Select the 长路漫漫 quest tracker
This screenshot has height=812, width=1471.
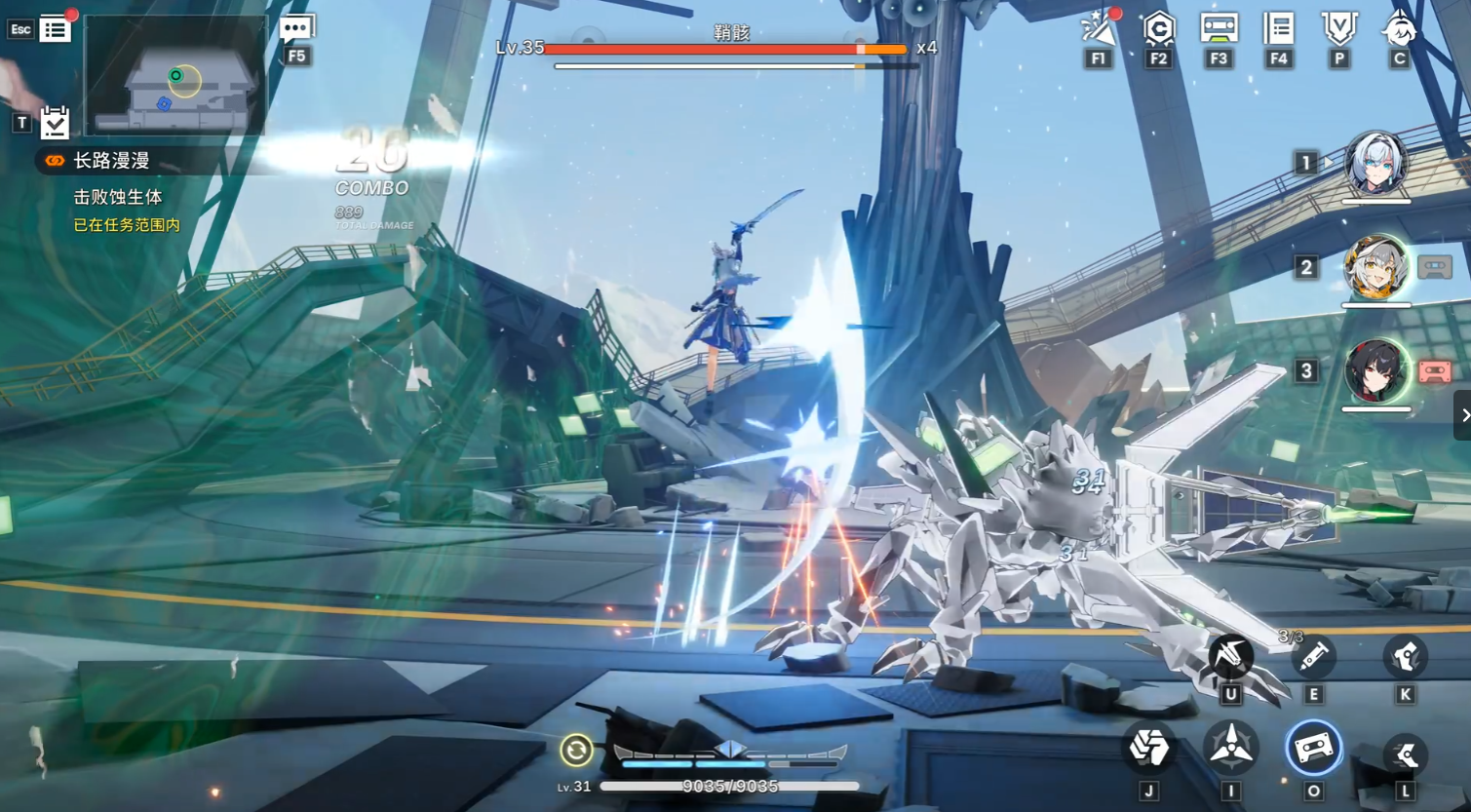tap(111, 161)
